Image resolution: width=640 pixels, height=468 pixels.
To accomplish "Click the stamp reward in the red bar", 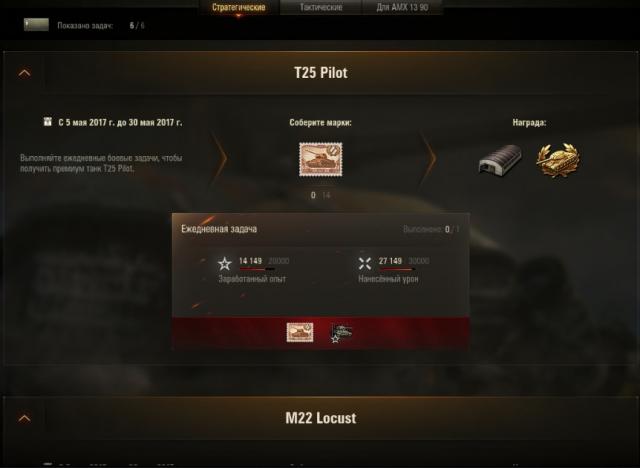I will [300, 332].
